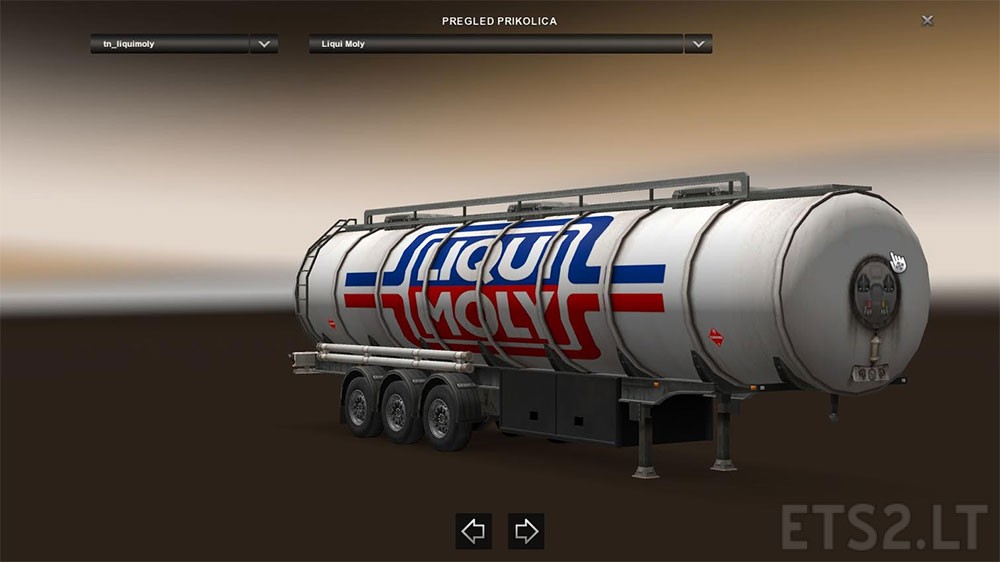The height and width of the screenshot is (562, 1000).
Task: Close the trailer preview window
Action: pyautogui.click(x=928, y=20)
